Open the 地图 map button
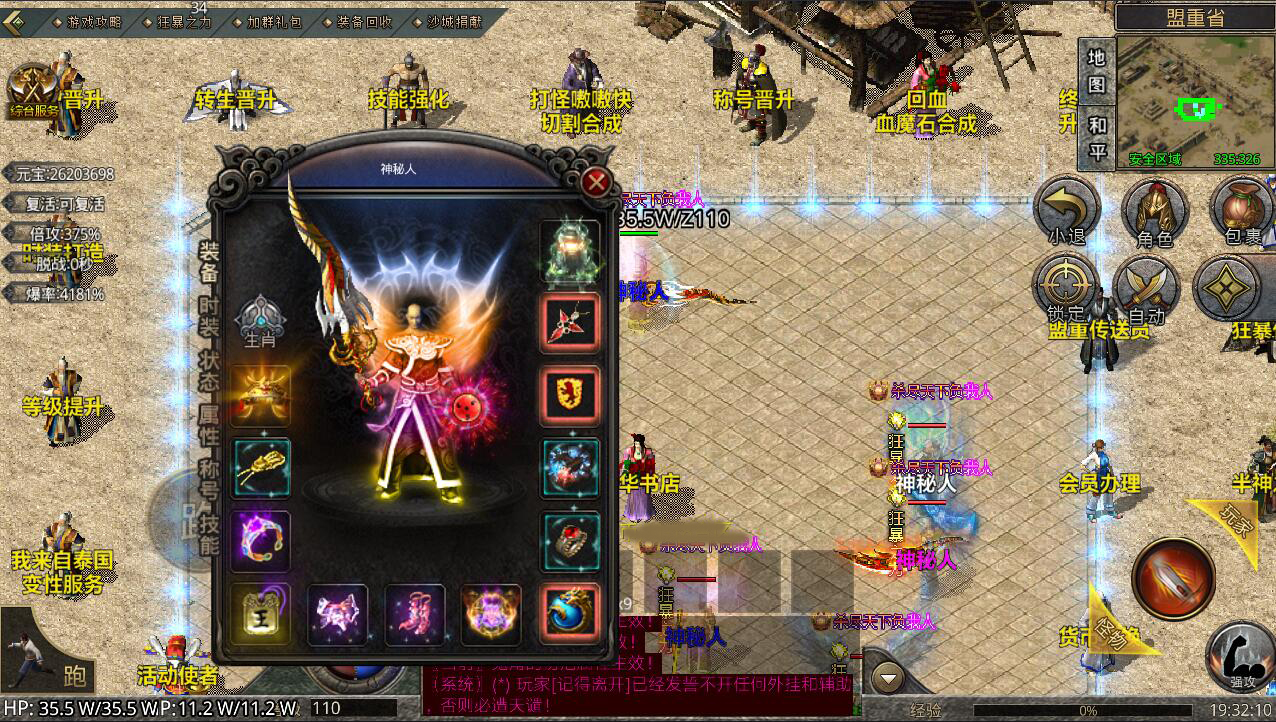Screen dimensions: 1276x722 pos(1097,71)
